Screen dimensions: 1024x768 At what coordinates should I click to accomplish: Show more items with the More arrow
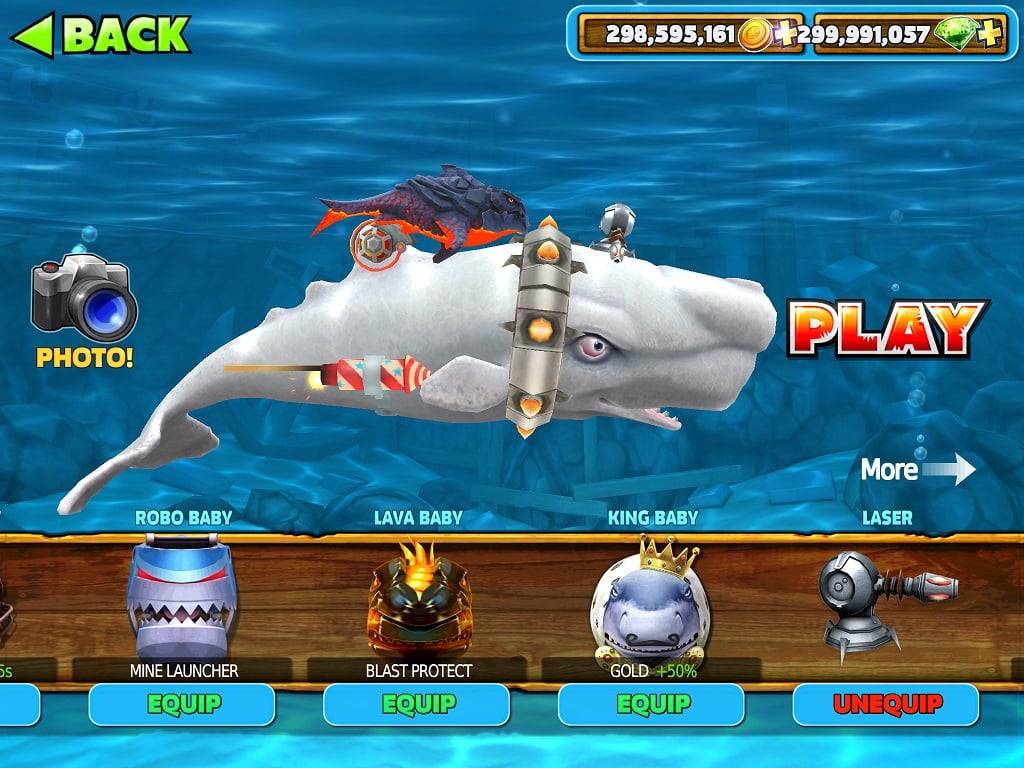(918, 469)
